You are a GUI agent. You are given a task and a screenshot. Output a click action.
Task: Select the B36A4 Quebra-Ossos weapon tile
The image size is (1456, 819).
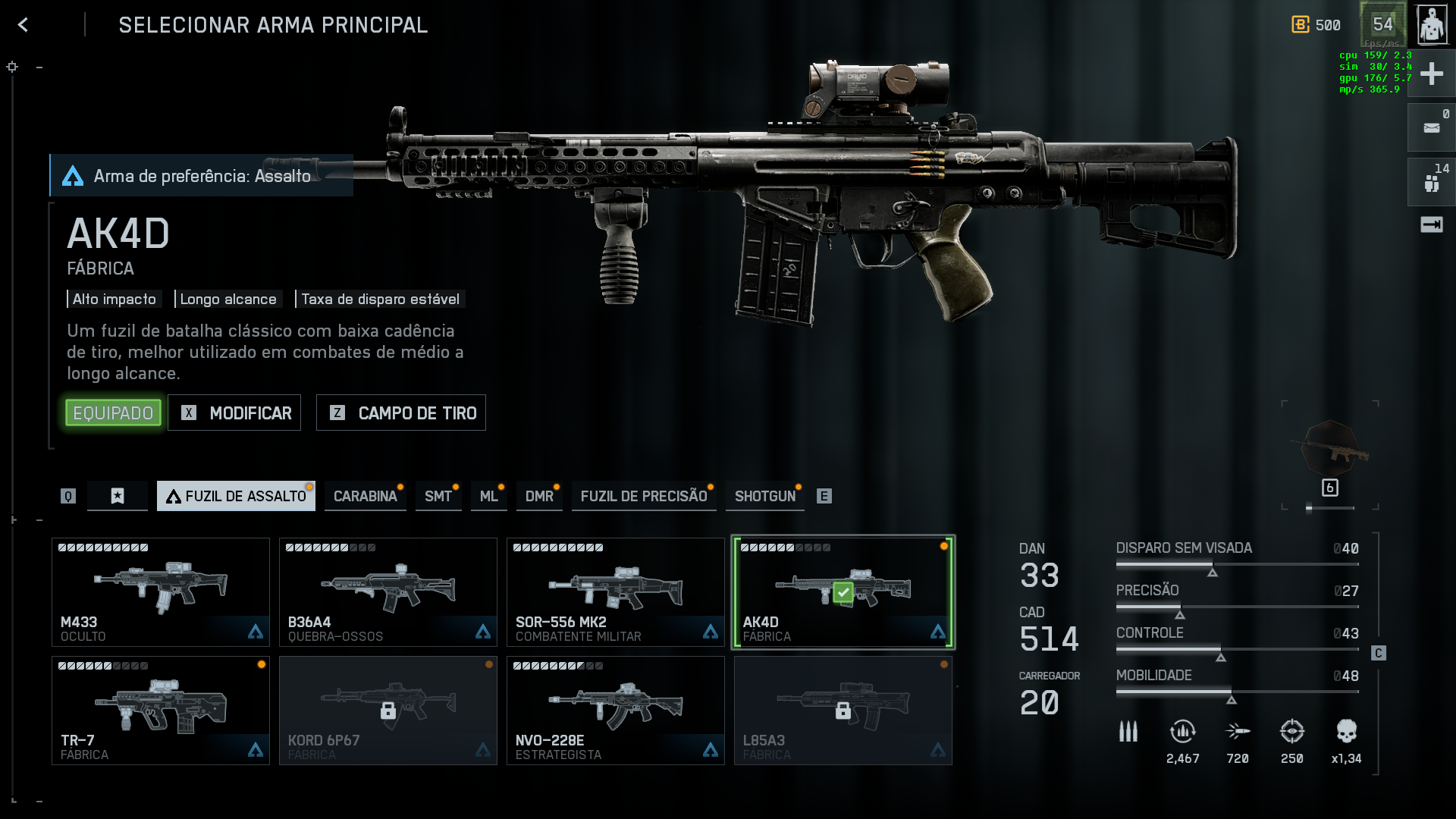coord(388,592)
